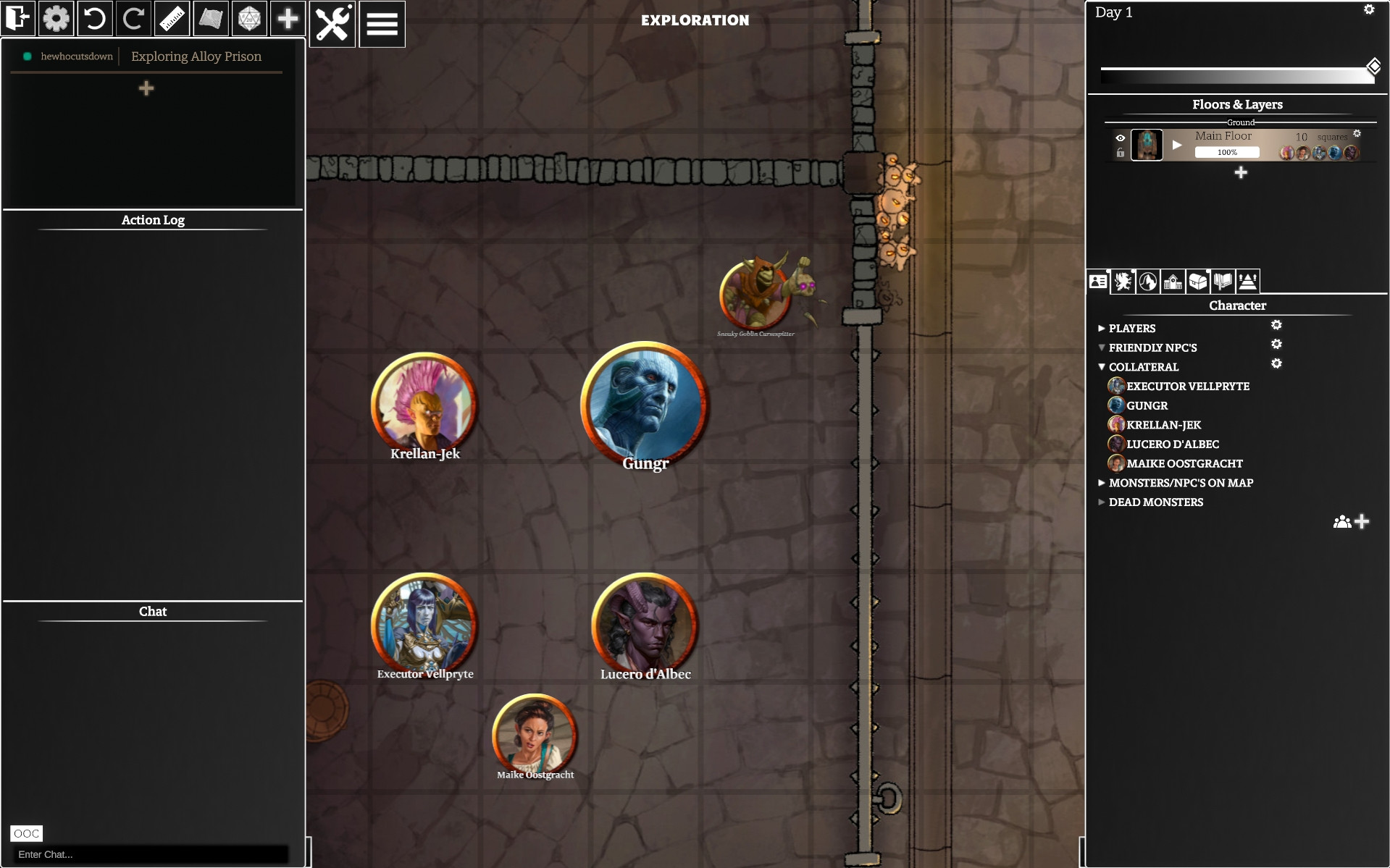
Task: Open the d20 dice roller
Action: [249, 19]
